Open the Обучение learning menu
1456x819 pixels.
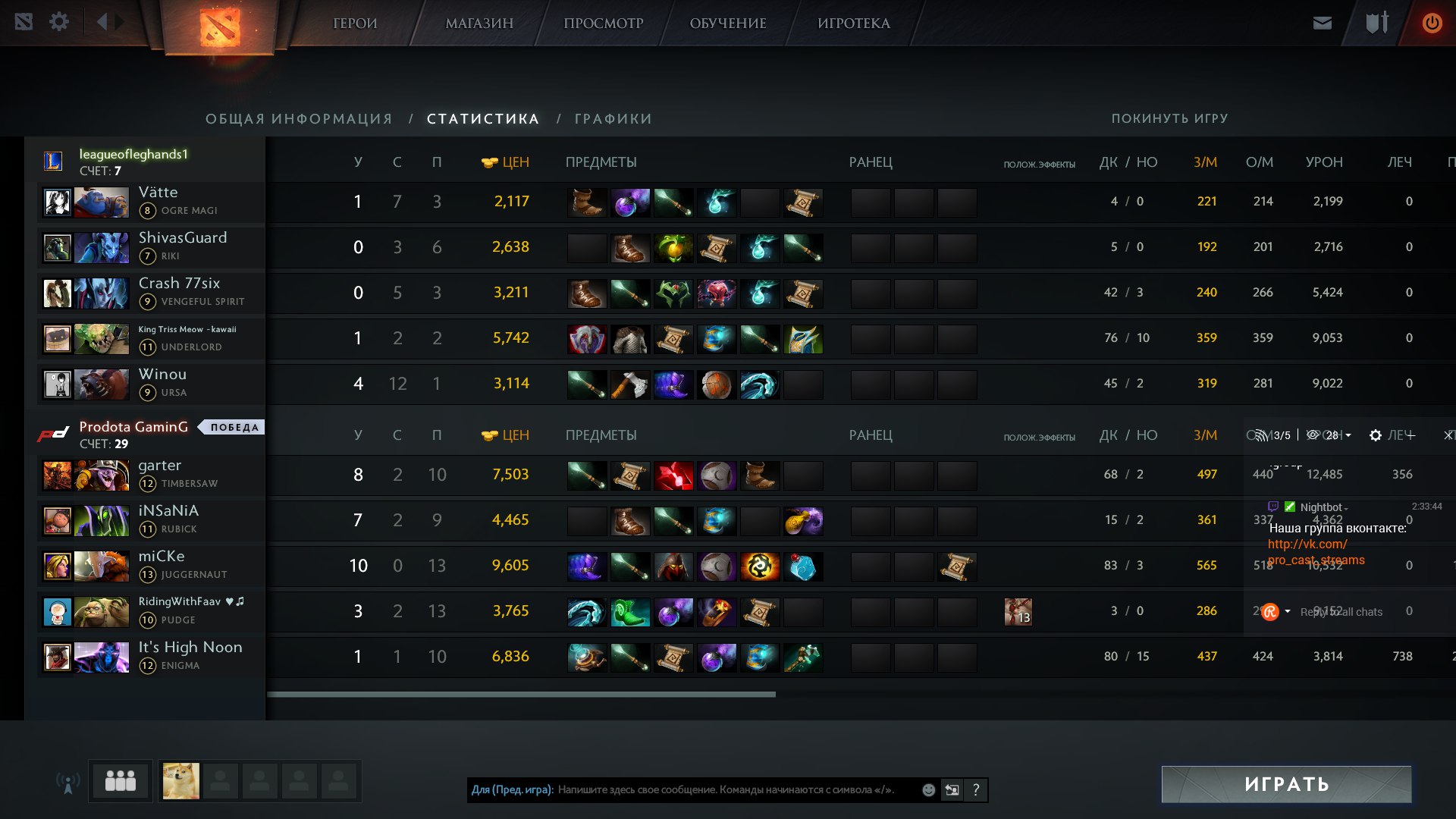coord(728,24)
